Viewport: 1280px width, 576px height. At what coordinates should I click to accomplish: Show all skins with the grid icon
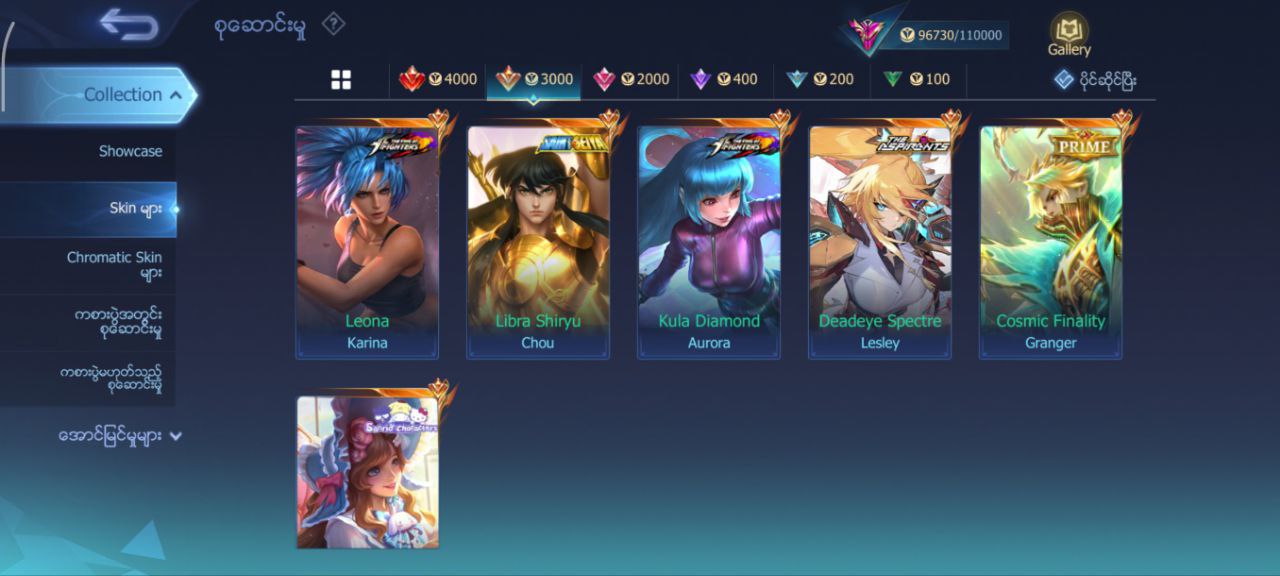point(341,80)
